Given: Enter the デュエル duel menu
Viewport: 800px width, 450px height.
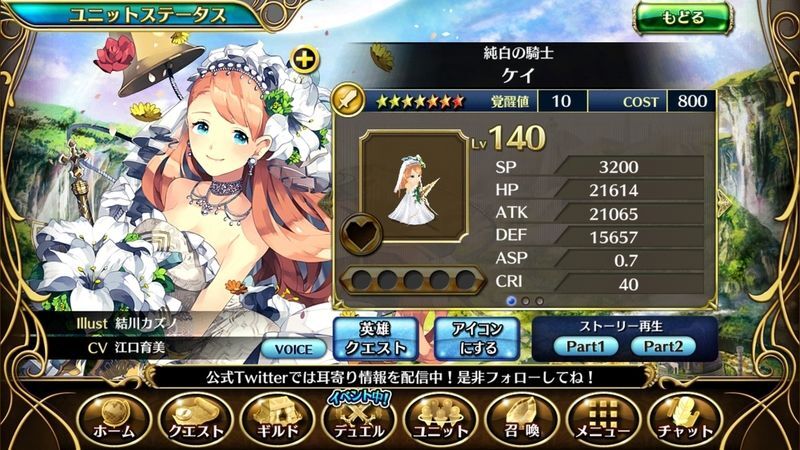Looking at the screenshot, I should pos(357,420).
